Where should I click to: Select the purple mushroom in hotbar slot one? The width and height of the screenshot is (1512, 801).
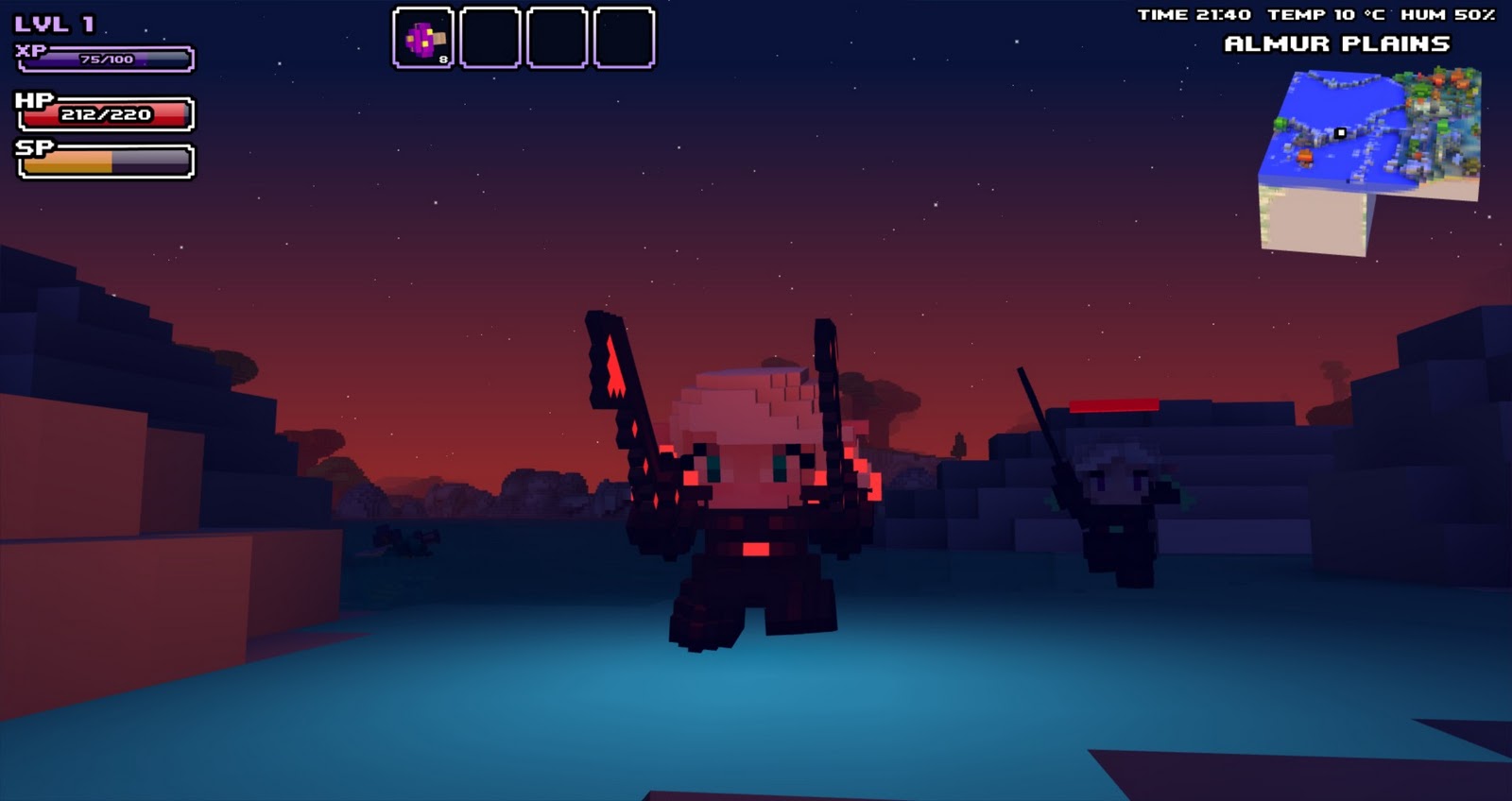coord(423,38)
